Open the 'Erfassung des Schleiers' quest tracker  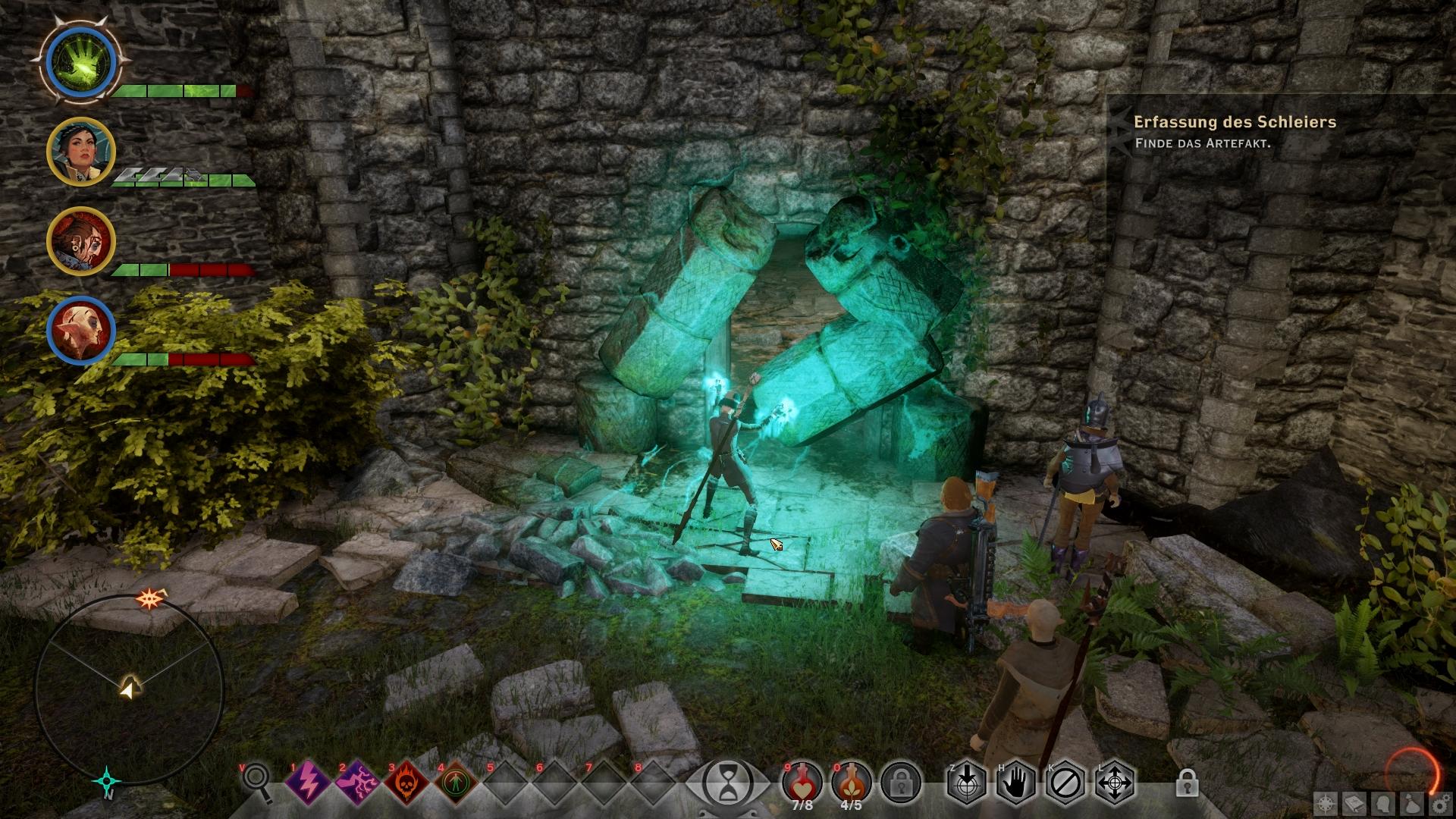click(1235, 122)
